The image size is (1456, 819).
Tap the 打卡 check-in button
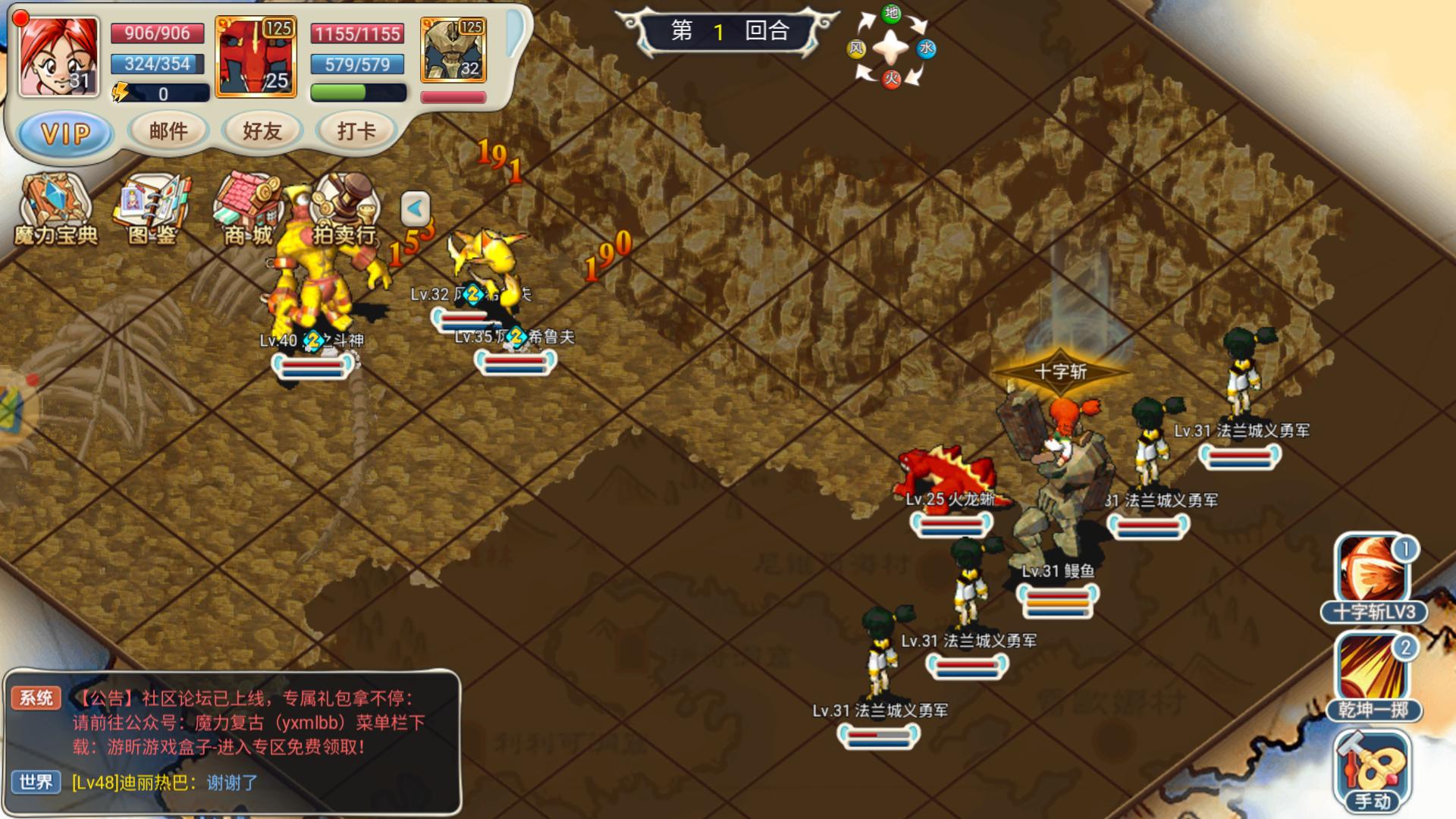click(356, 131)
